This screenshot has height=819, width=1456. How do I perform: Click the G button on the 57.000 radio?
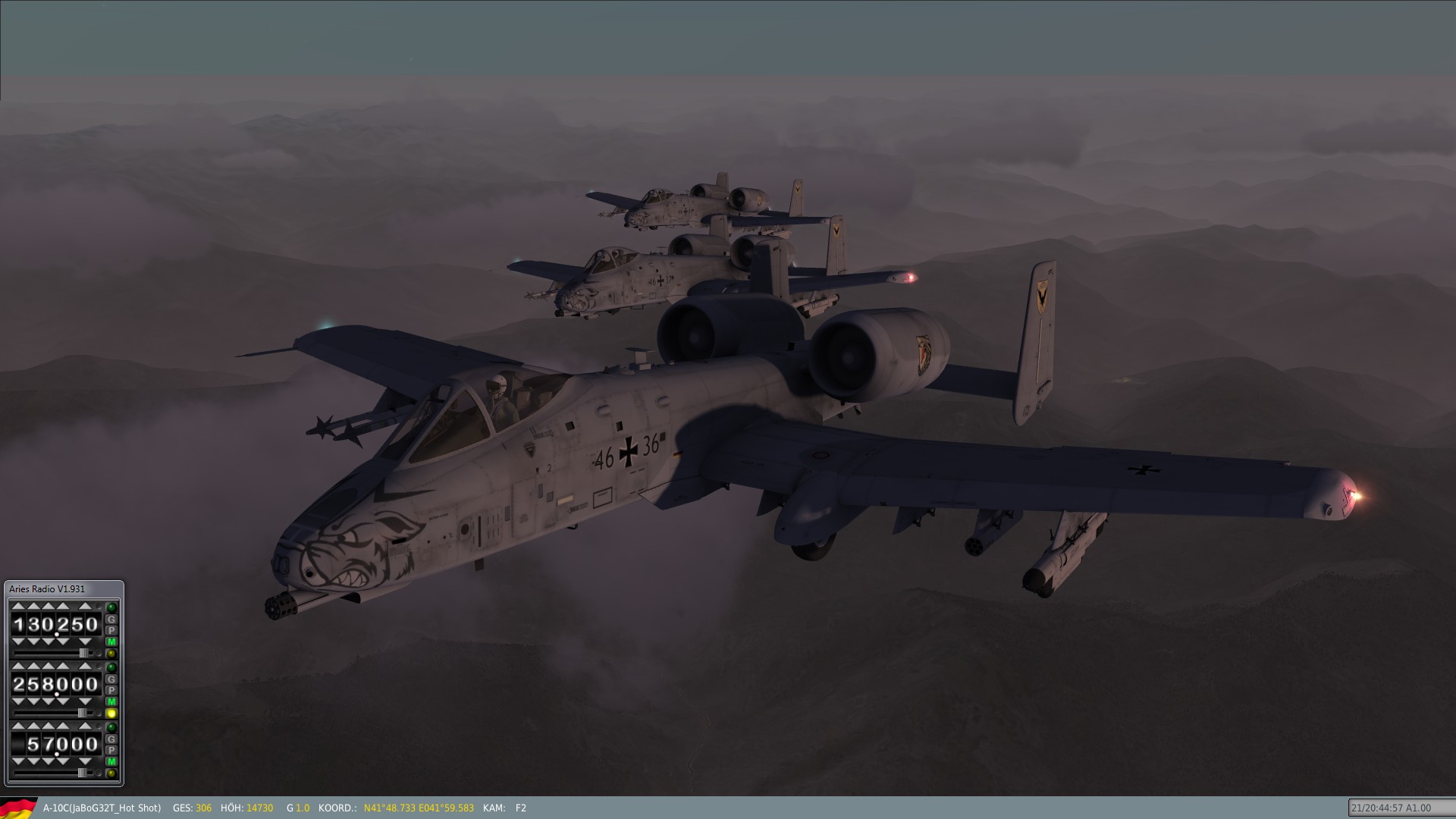[111, 739]
